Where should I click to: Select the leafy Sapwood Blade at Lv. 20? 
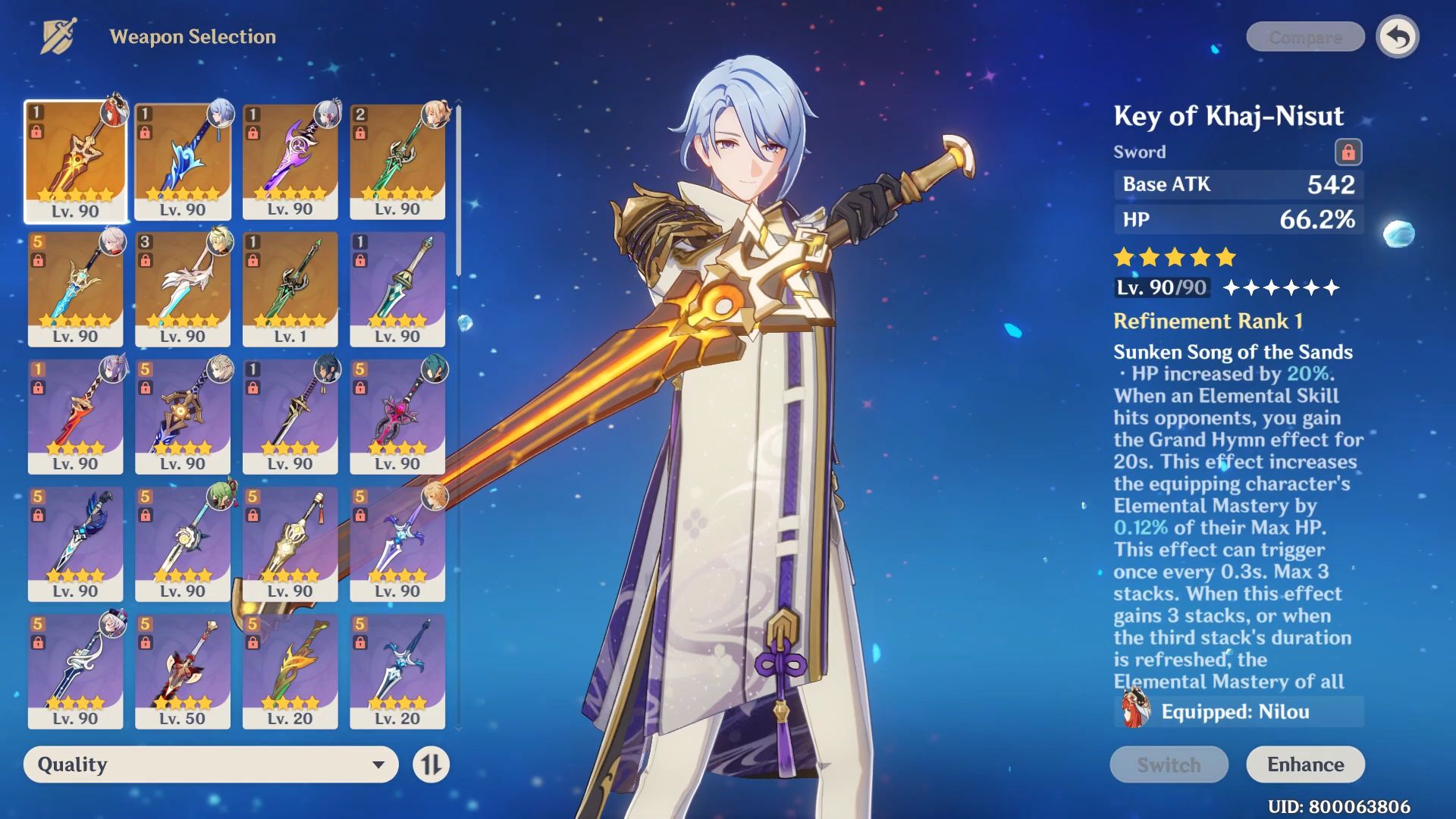point(290,671)
